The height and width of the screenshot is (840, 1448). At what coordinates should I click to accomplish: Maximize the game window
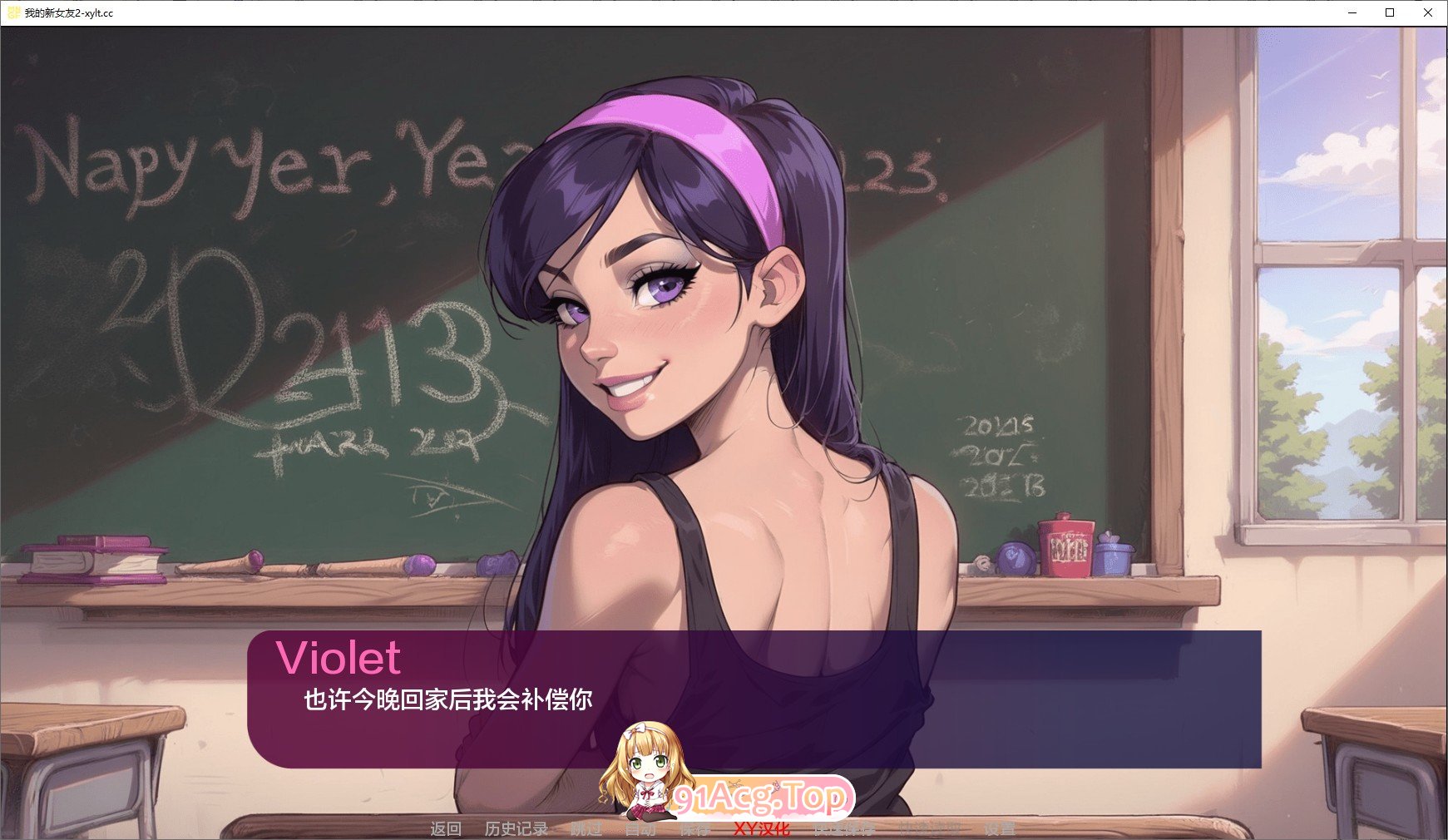tap(1389, 12)
